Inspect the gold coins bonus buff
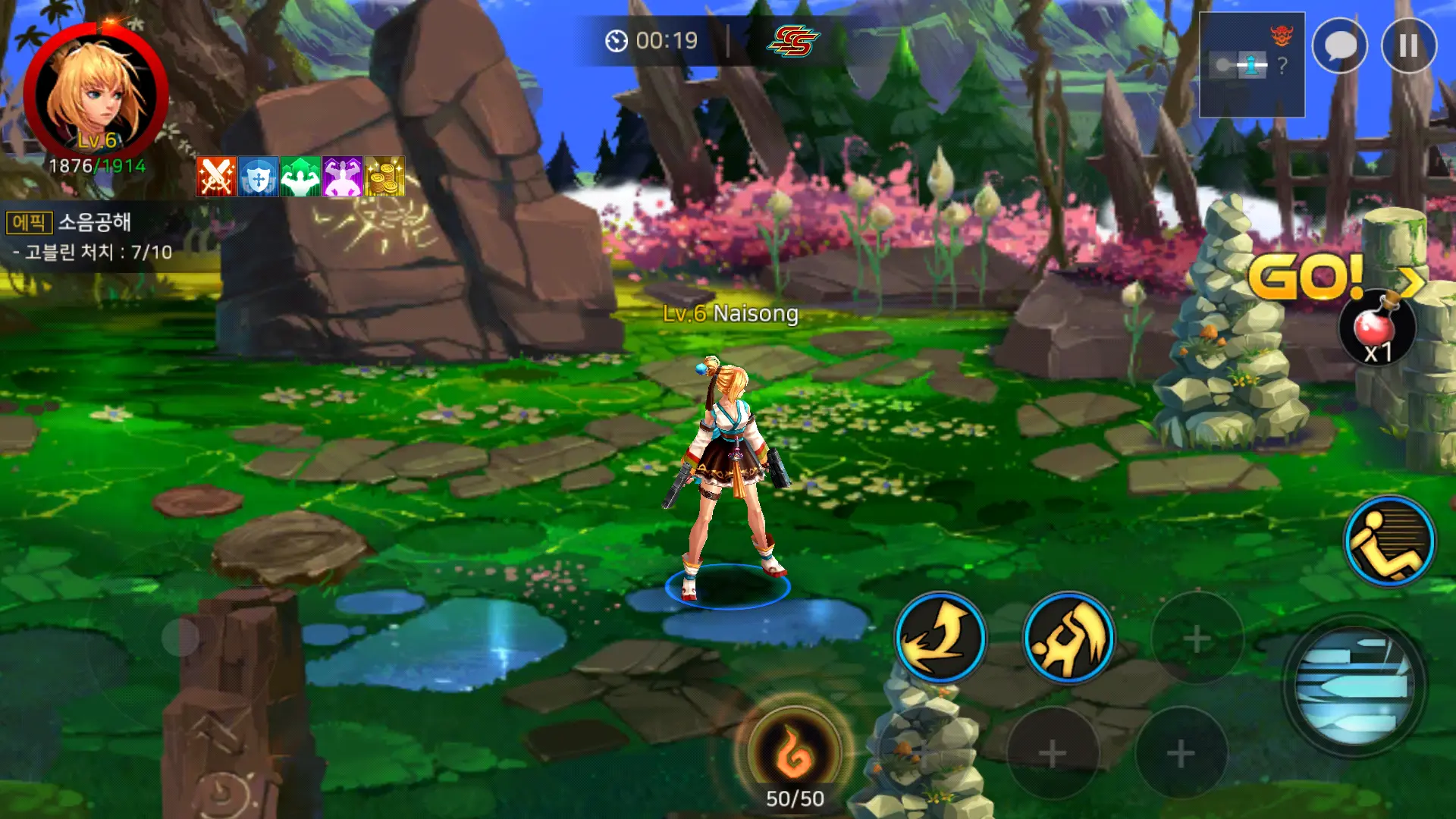Screen dimensions: 1456x819 point(384,177)
